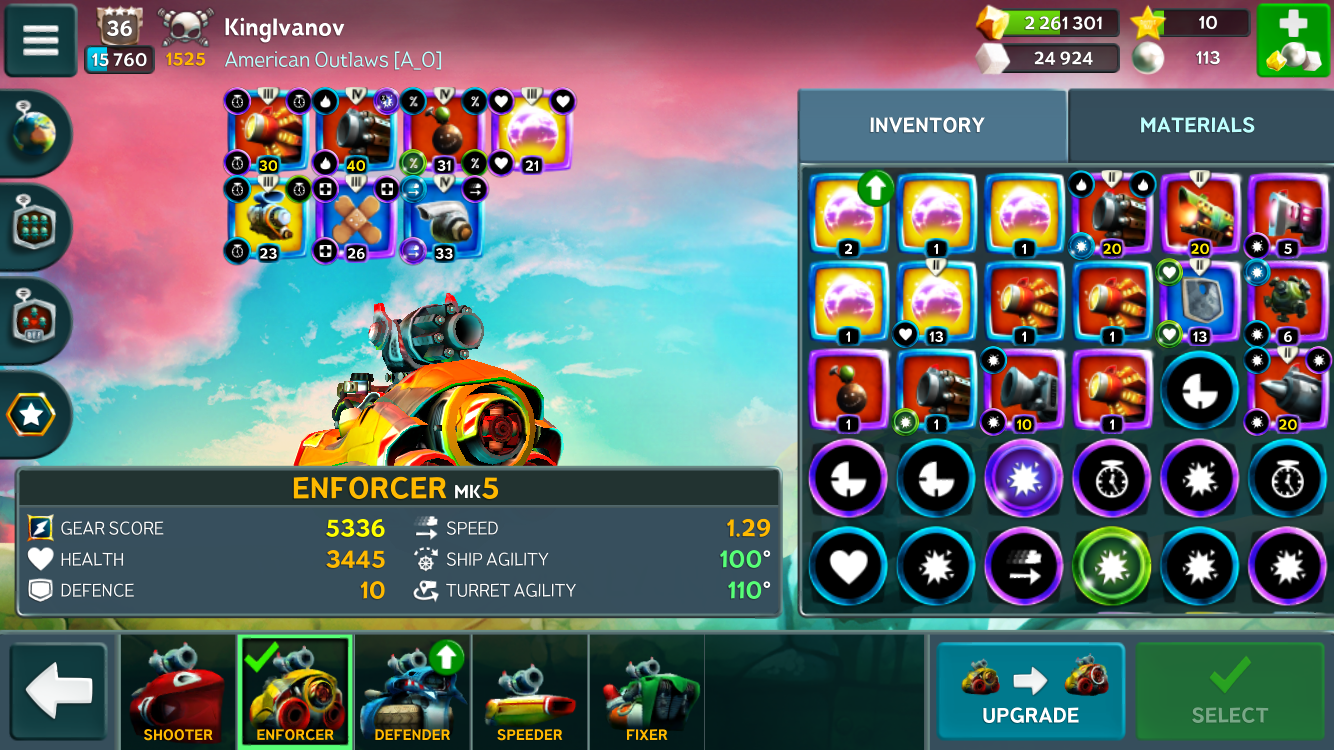The width and height of the screenshot is (1334, 750).
Task: Open the shop with the green plus button
Action: pyautogui.click(x=1292, y=41)
